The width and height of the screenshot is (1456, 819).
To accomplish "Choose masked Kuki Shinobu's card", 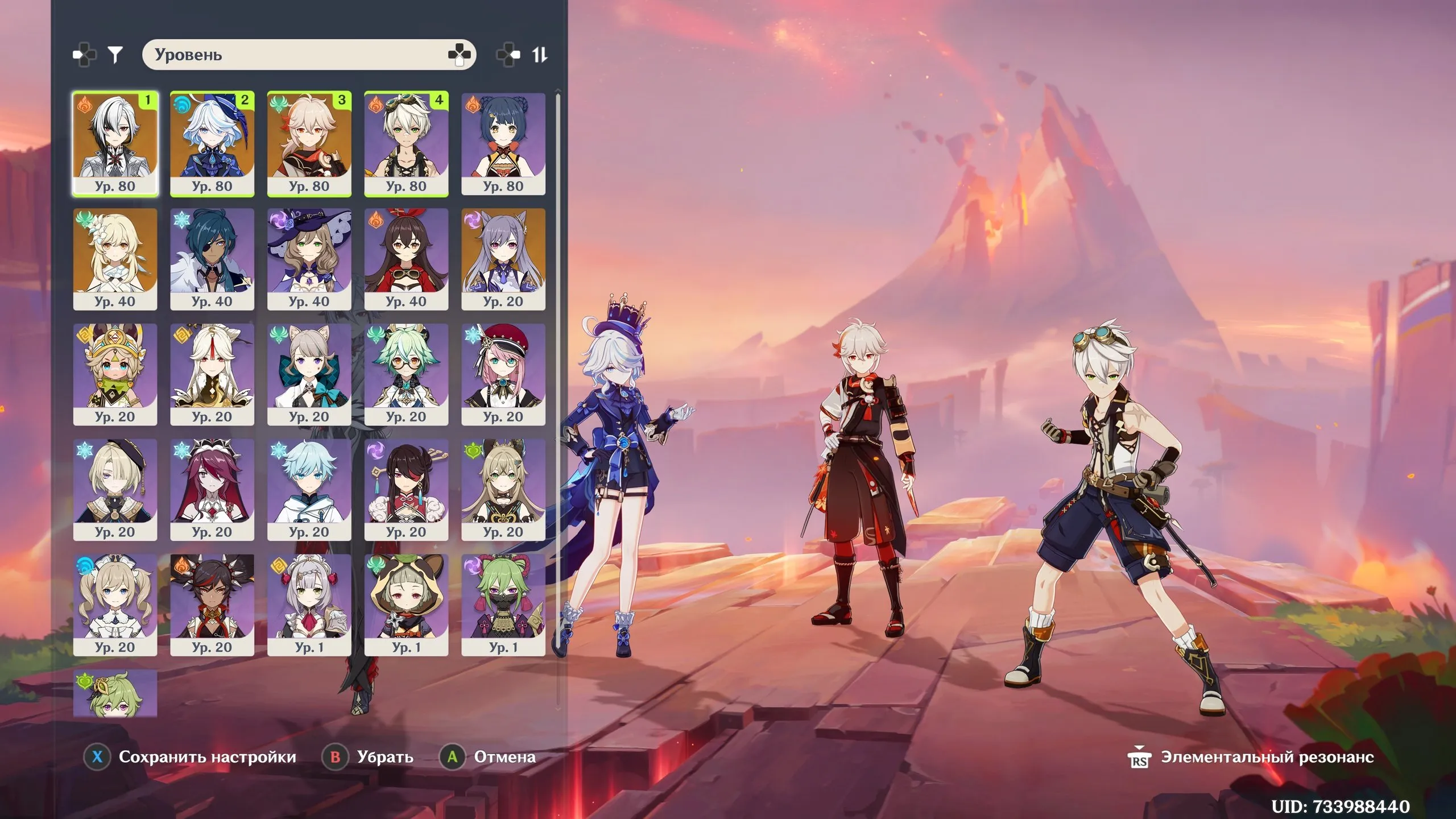I will pos(503,605).
